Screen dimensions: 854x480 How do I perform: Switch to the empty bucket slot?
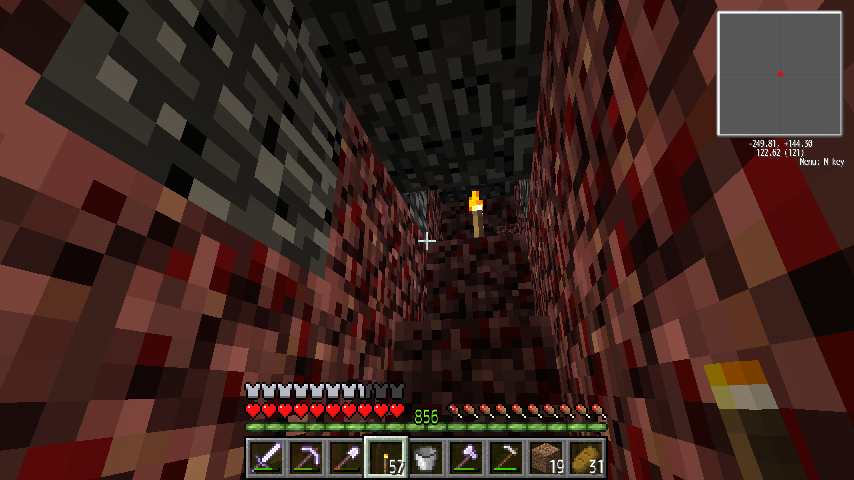[426, 458]
